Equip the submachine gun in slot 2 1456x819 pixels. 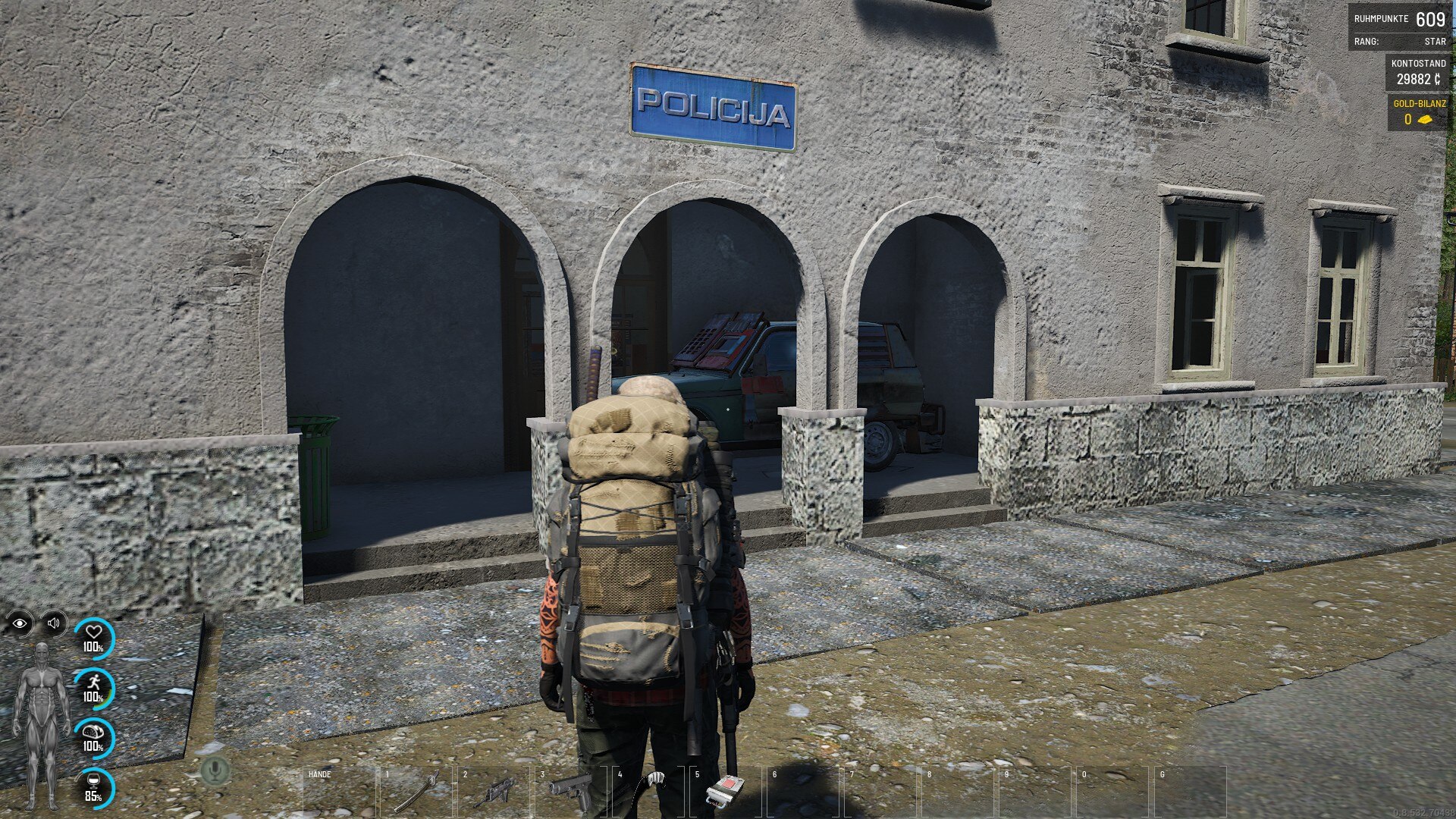coord(496,792)
